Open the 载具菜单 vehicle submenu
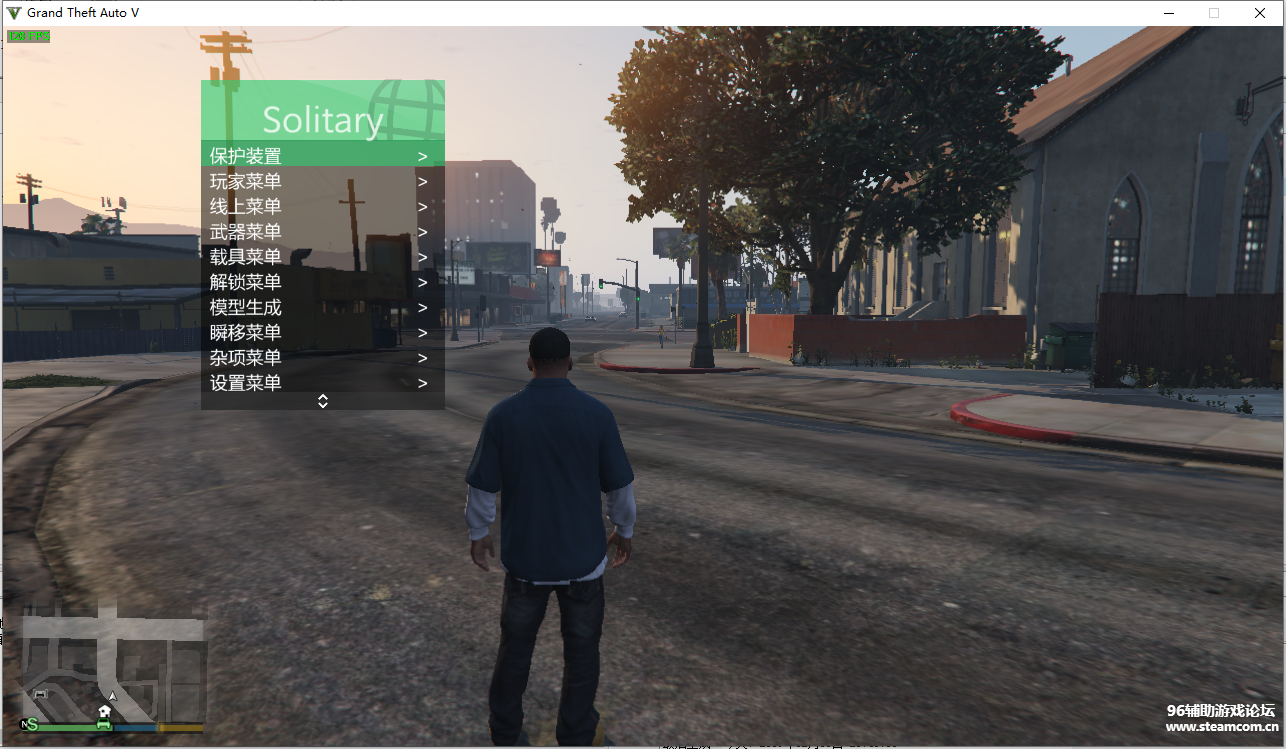Screen dimensions: 1286x749 point(322,257)
